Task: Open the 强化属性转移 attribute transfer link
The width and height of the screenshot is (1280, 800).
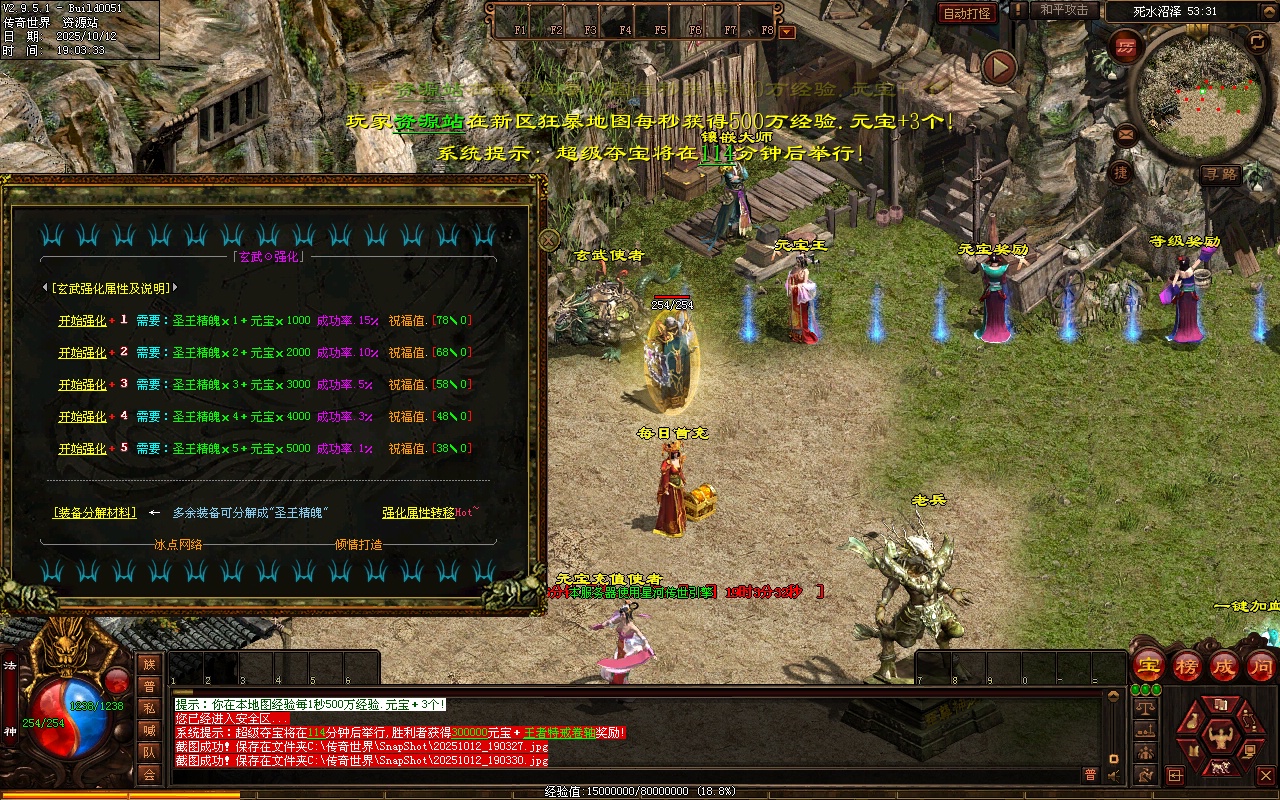Action: click(418, 513)
